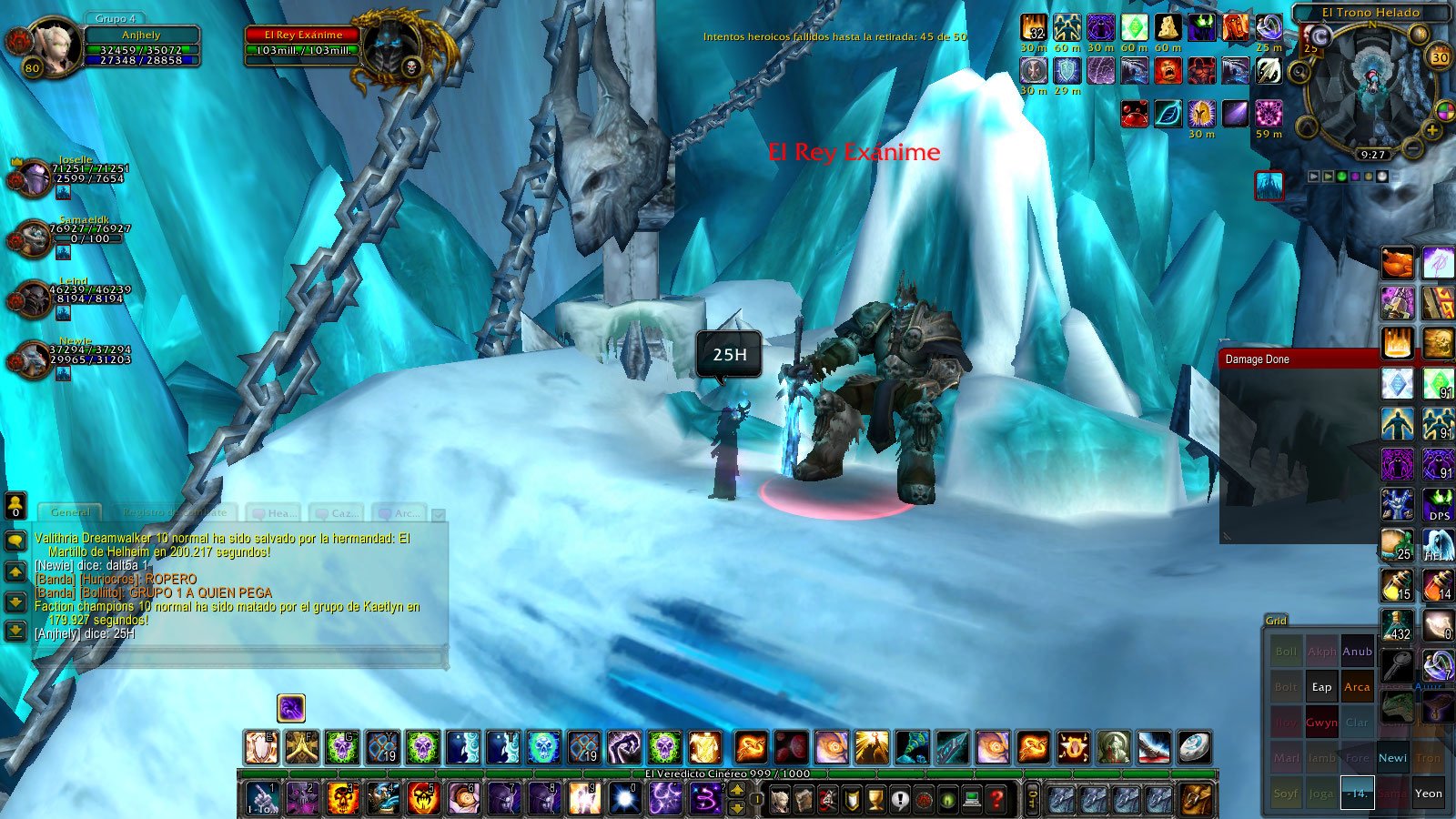Open the Registro de combate chat tab
Screen dimensions: 1456x819
[173, 512]
